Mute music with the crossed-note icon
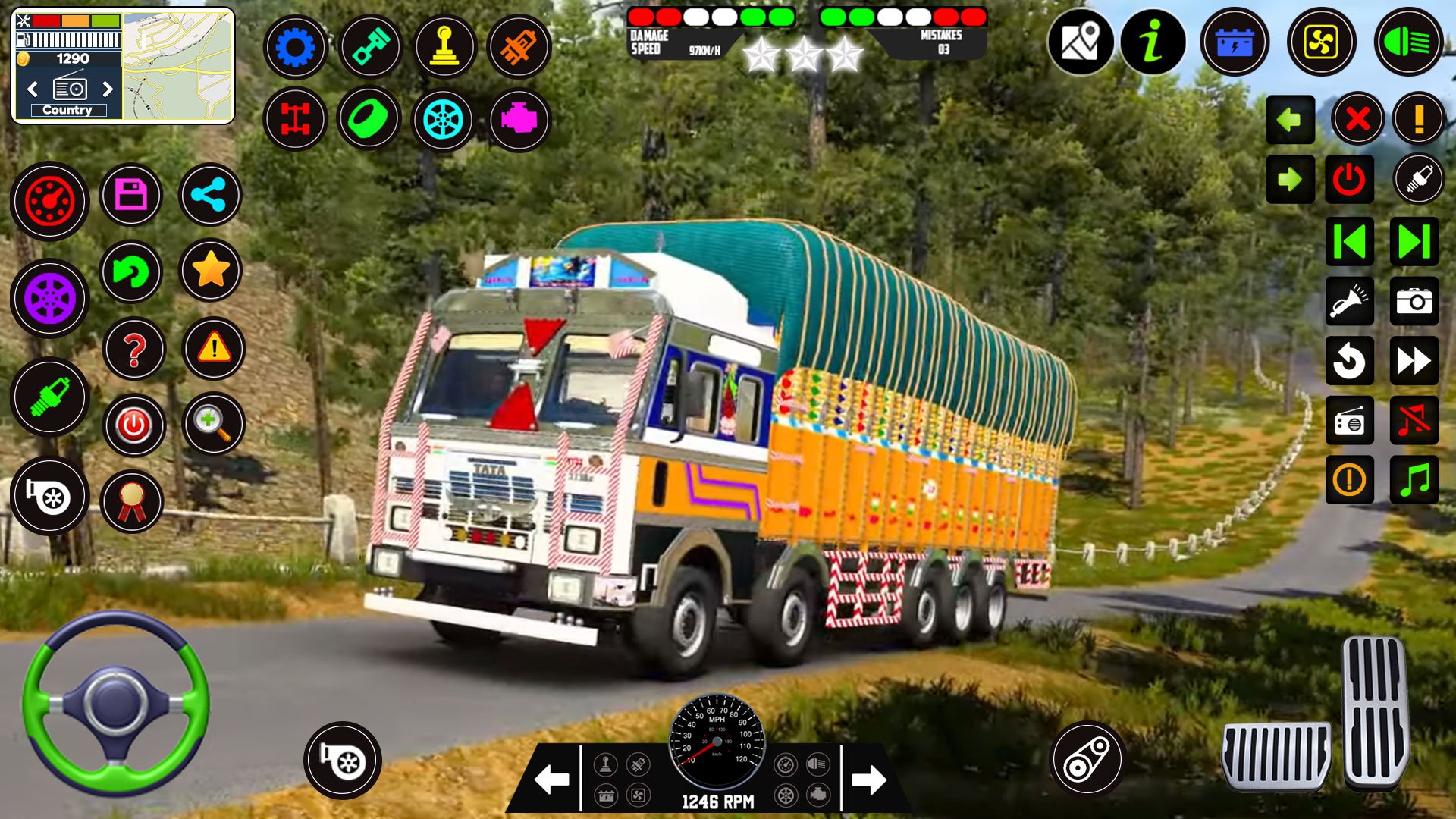Screen dimensions: 1456x819 coord(1414,420)
